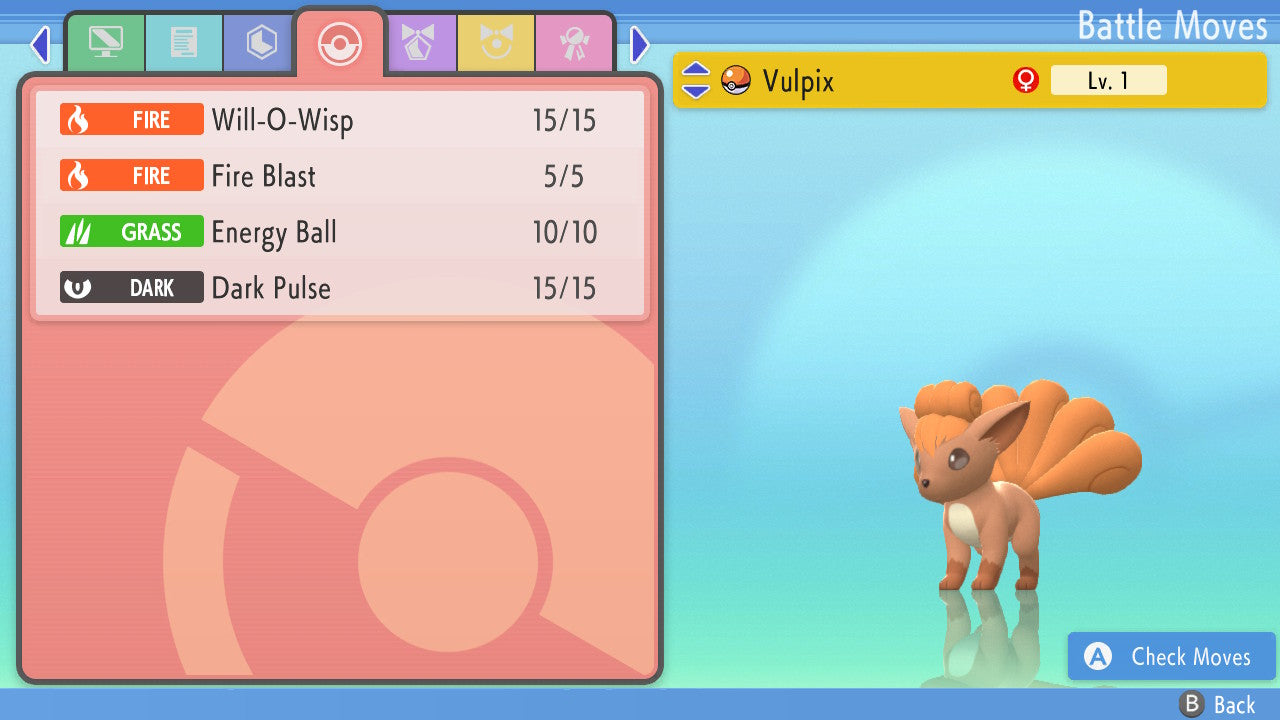This screenshot has width=1280, height=720.
Task: Click the Lv. 1 level box
Action: click(x=1109, y=80)
